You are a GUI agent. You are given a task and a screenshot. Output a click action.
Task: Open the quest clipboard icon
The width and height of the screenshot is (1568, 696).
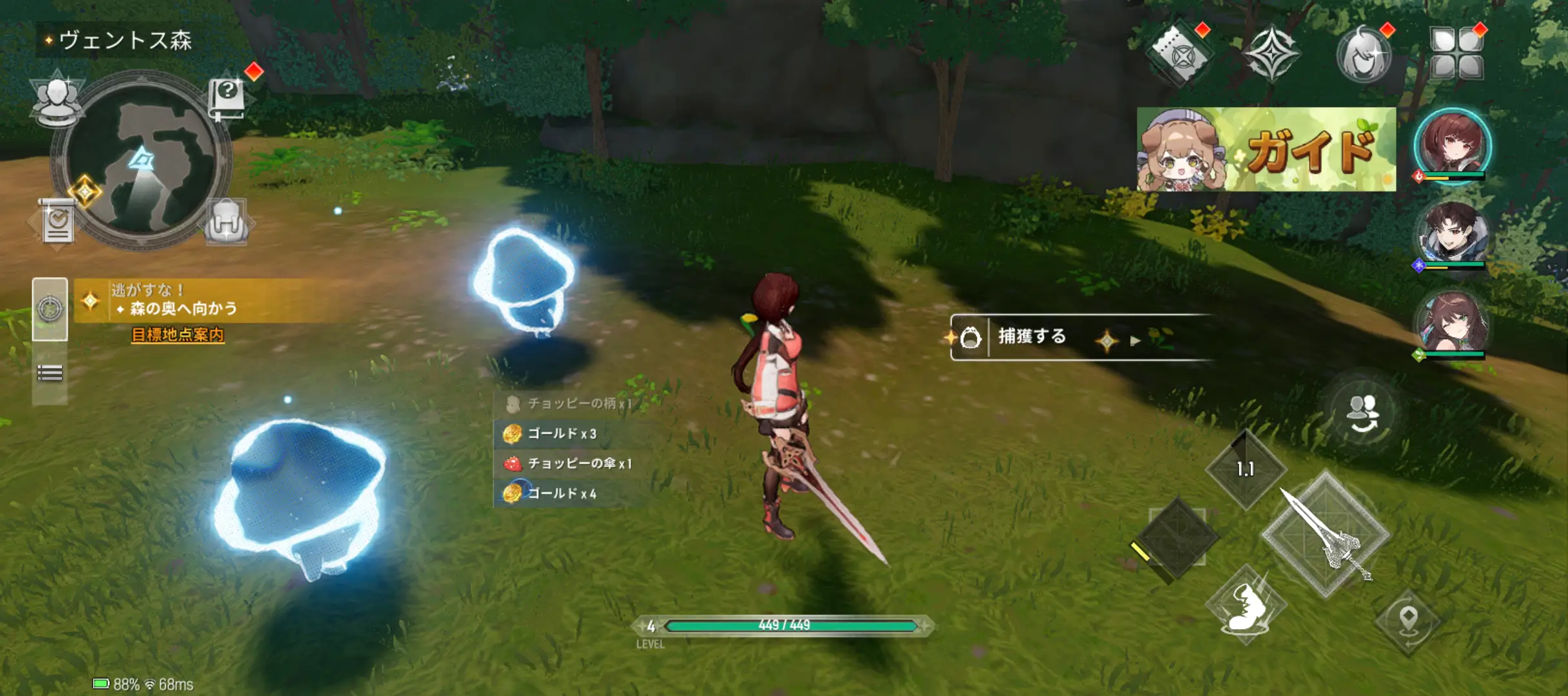pyautogui.click(x=57, y=222)
